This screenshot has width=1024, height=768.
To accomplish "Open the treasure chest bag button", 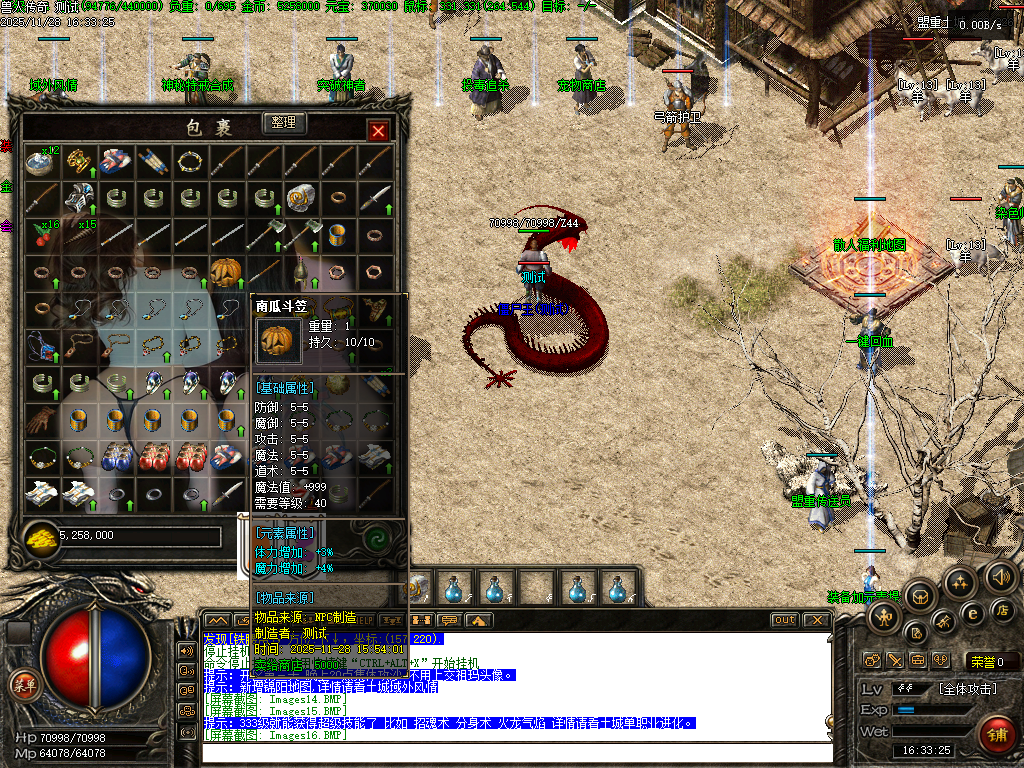I will [x=919, y=598].
